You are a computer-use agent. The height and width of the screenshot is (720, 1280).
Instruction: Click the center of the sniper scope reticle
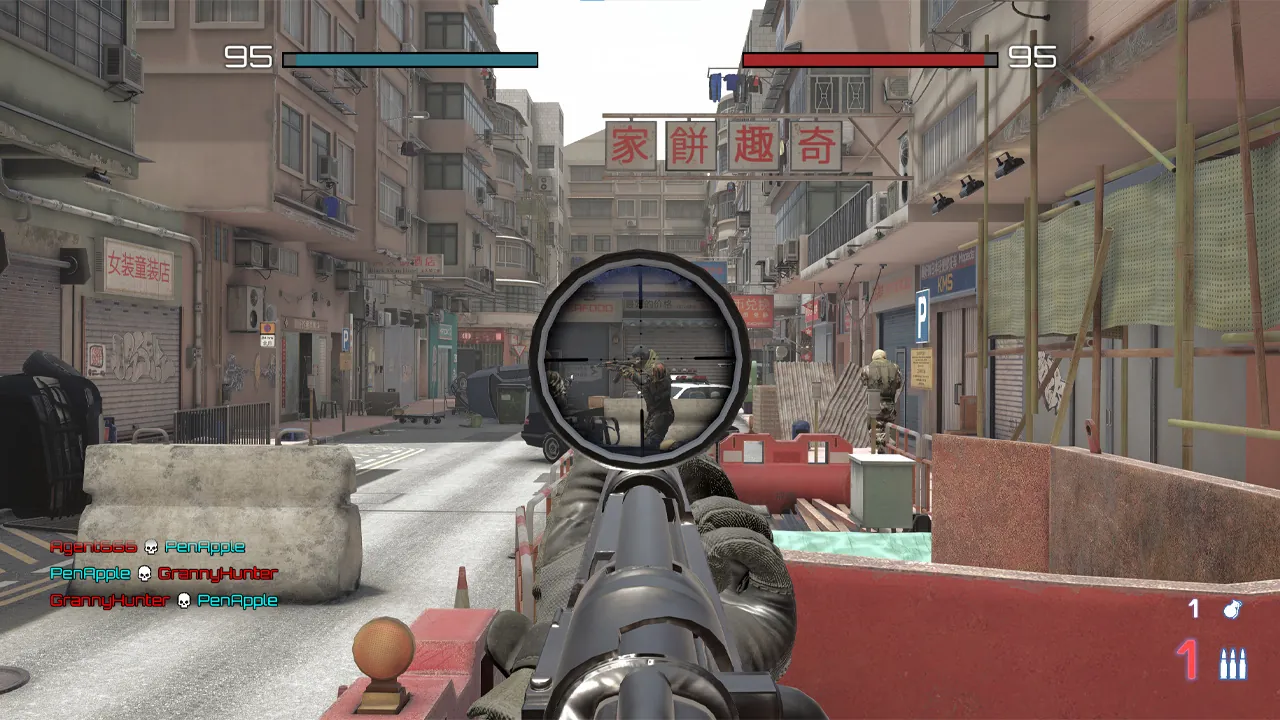pos(640,359)
